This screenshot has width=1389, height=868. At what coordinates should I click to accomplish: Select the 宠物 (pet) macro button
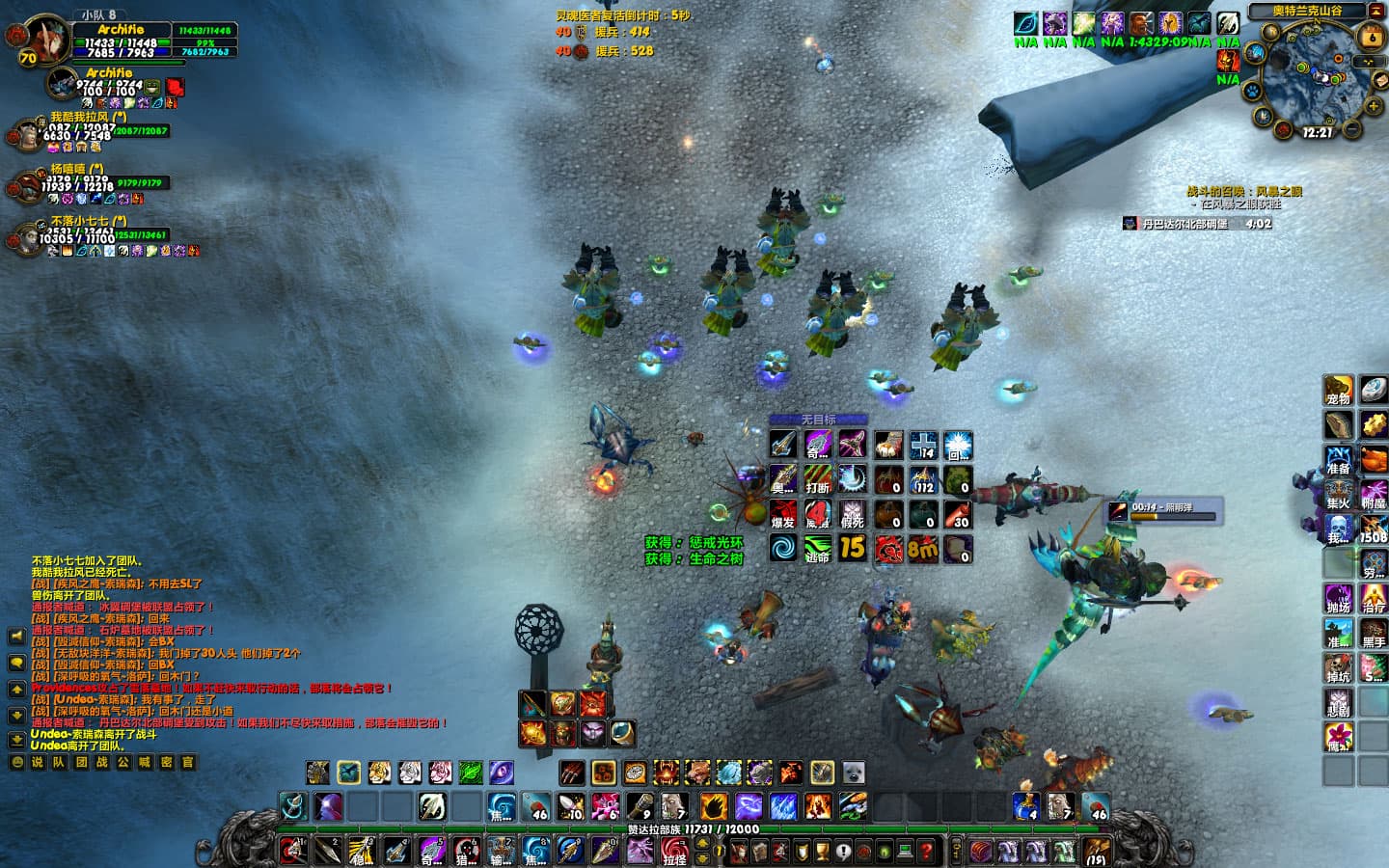click(x=1338, y=391)
